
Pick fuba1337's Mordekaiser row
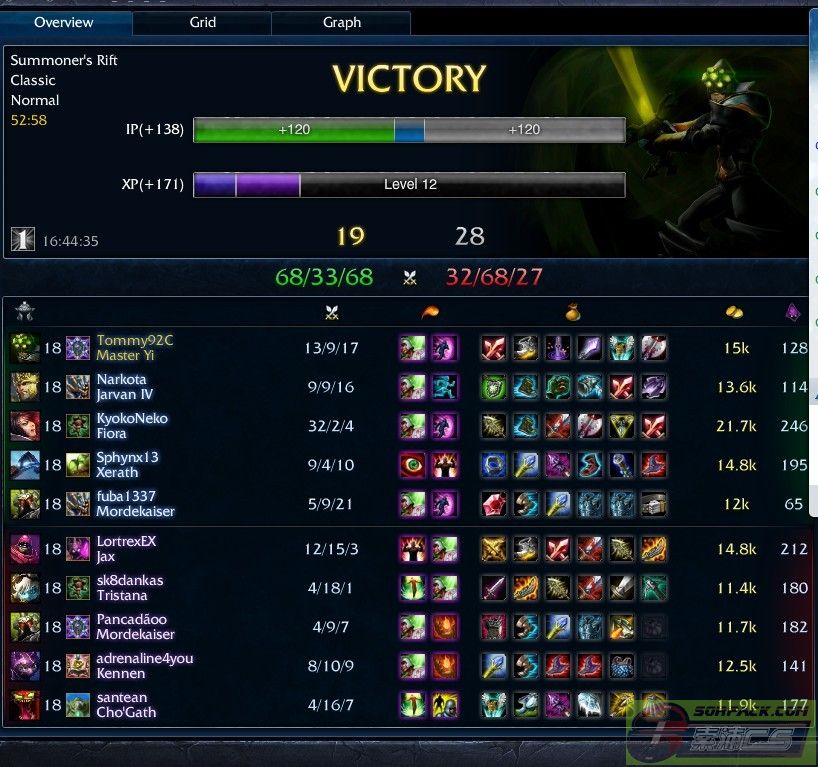pyautogui.click(x=135, y=504)
